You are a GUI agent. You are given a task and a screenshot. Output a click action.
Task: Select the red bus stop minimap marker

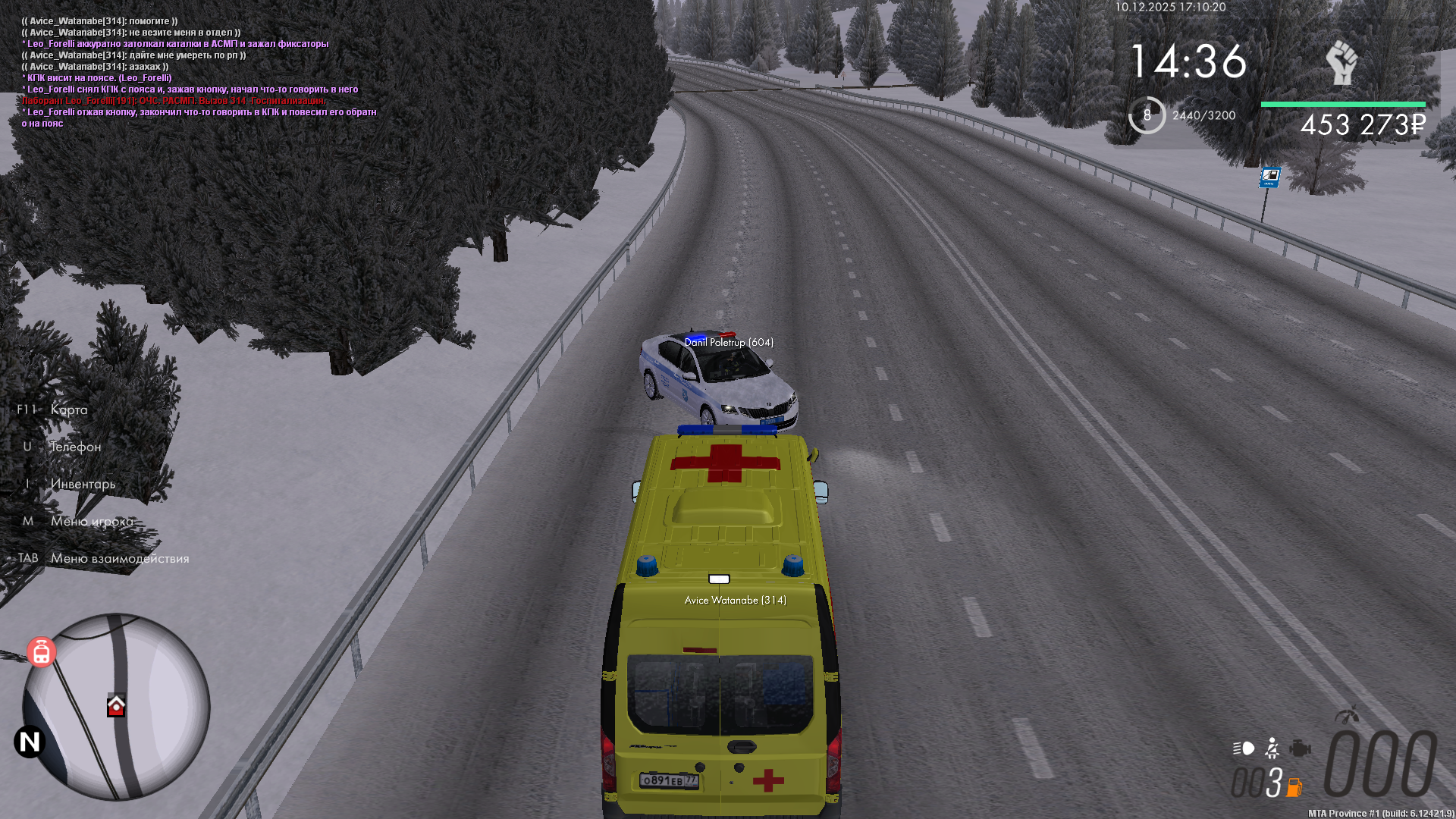(x=42, y=652)
